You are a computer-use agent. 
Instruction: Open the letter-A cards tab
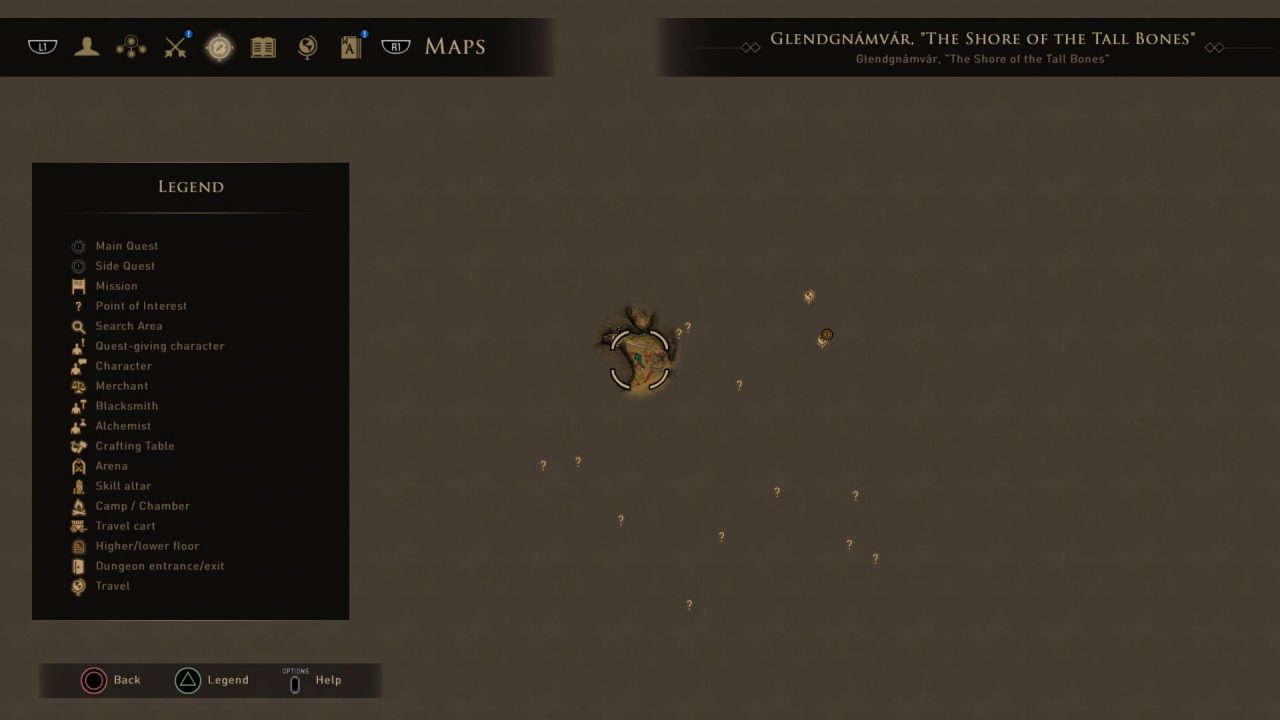click(351, 47)
